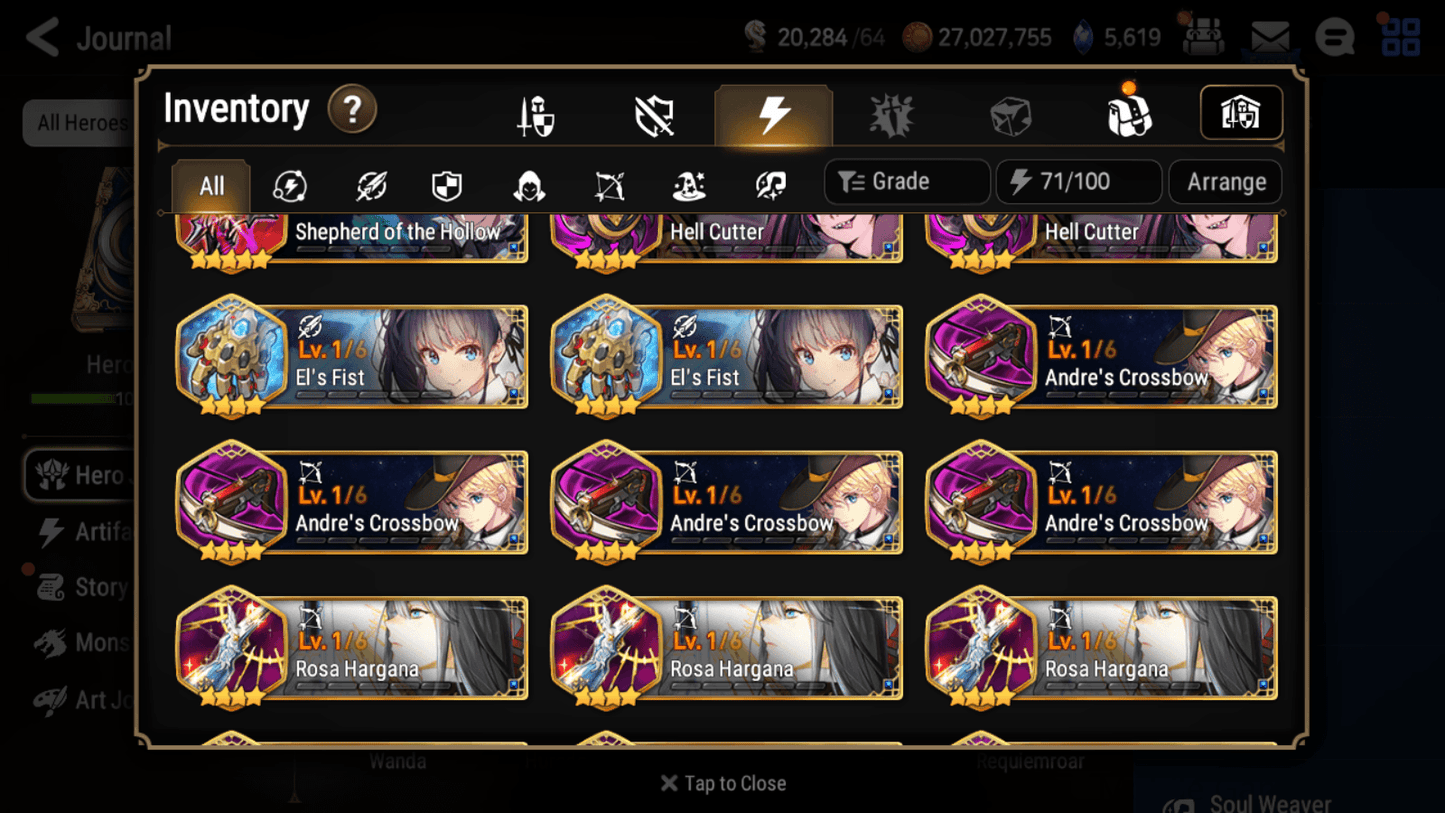
Task: Switch to the Artifact lightning tab
Action: point(774,114)
